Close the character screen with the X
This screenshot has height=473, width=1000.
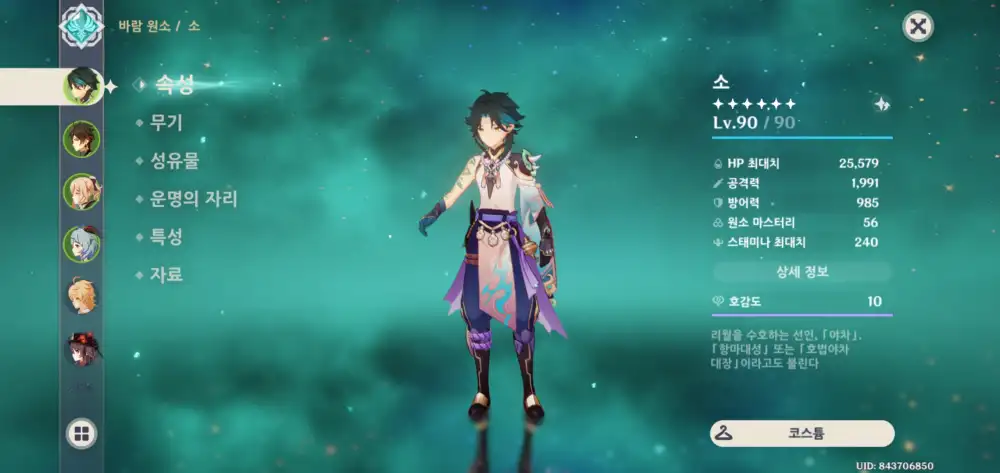point(918,26)
